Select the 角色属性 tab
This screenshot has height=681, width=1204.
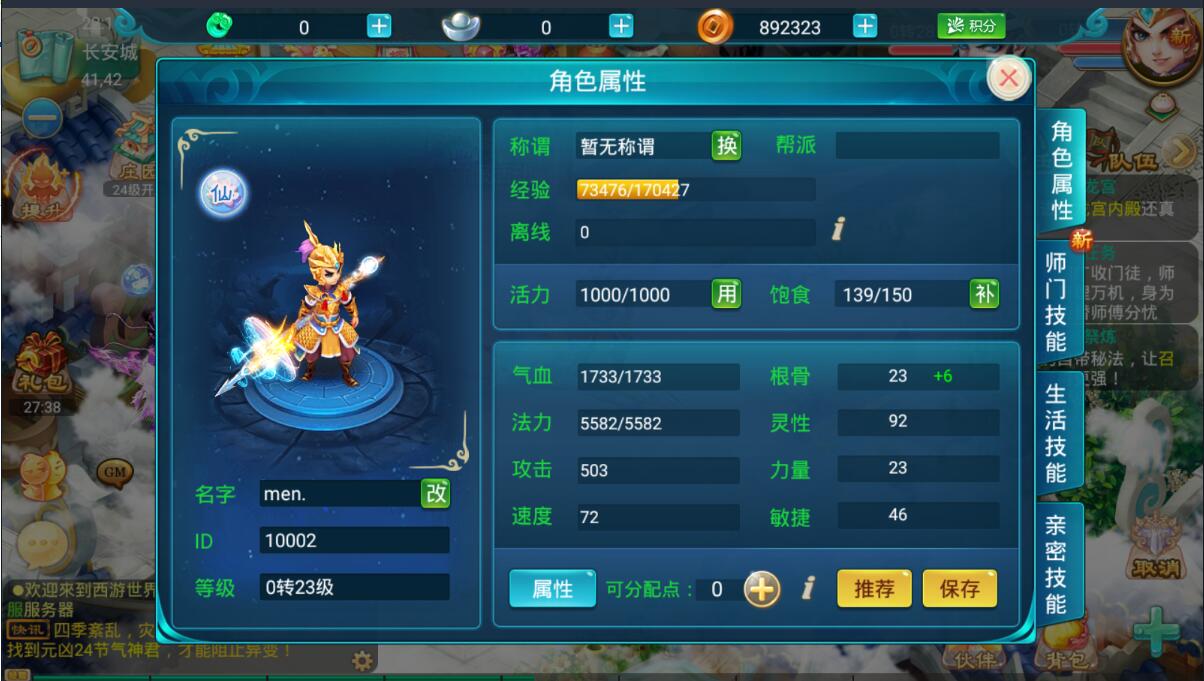pyautogui.click(x=1061, y=171)
